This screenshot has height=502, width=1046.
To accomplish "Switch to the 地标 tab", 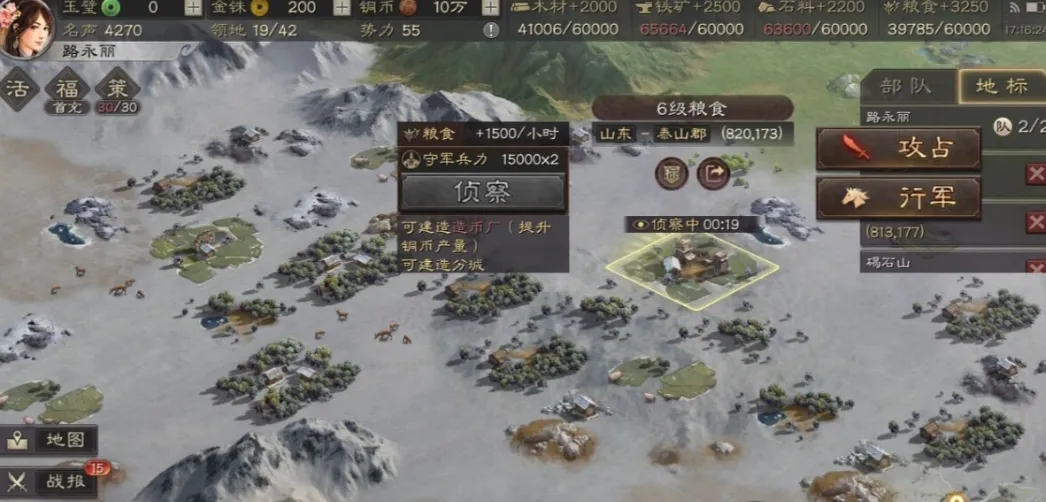I will tap(1001, 86).
